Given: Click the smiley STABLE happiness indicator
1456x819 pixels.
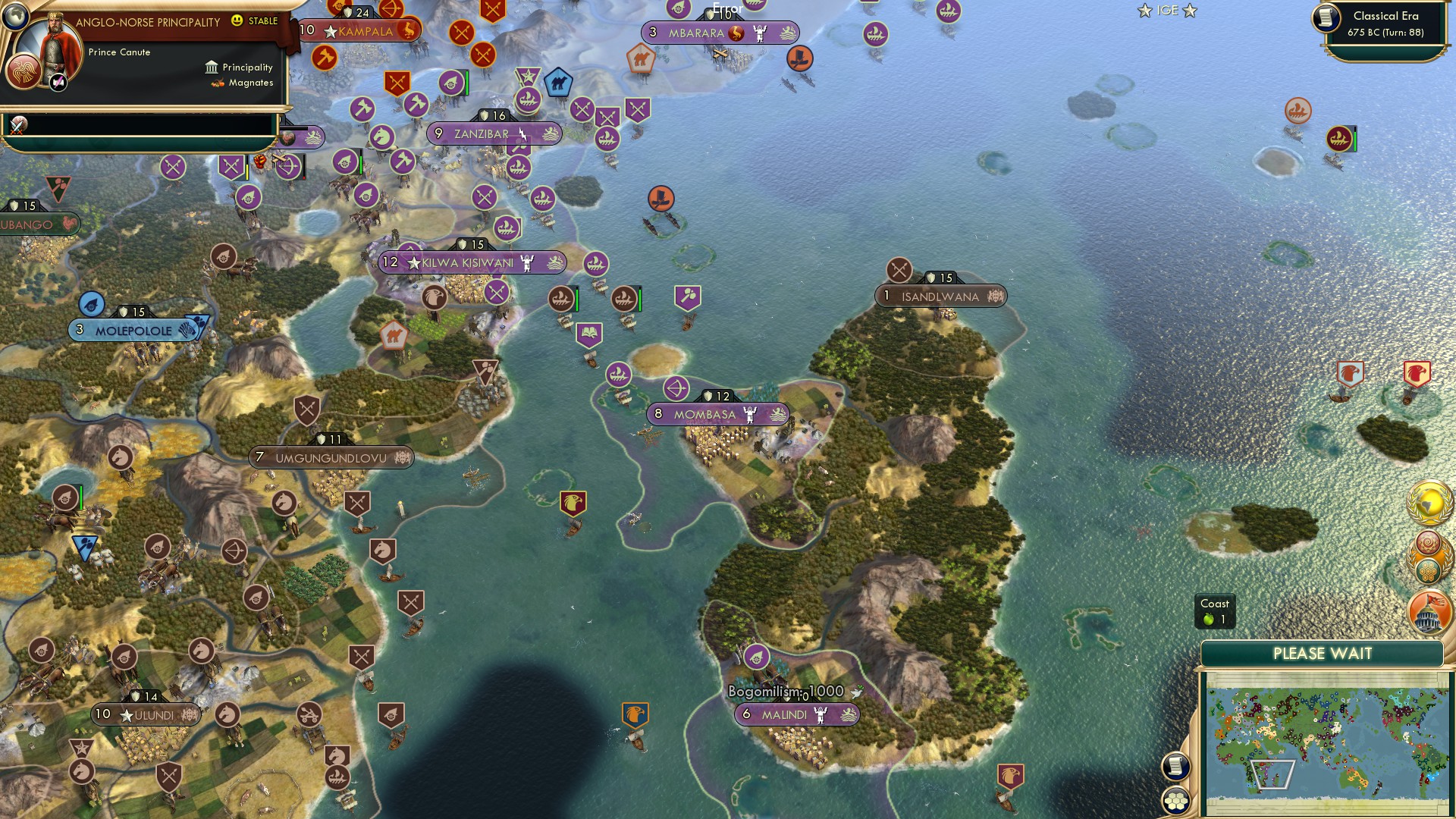Looking at the screenshot, I should click(237, 22).
